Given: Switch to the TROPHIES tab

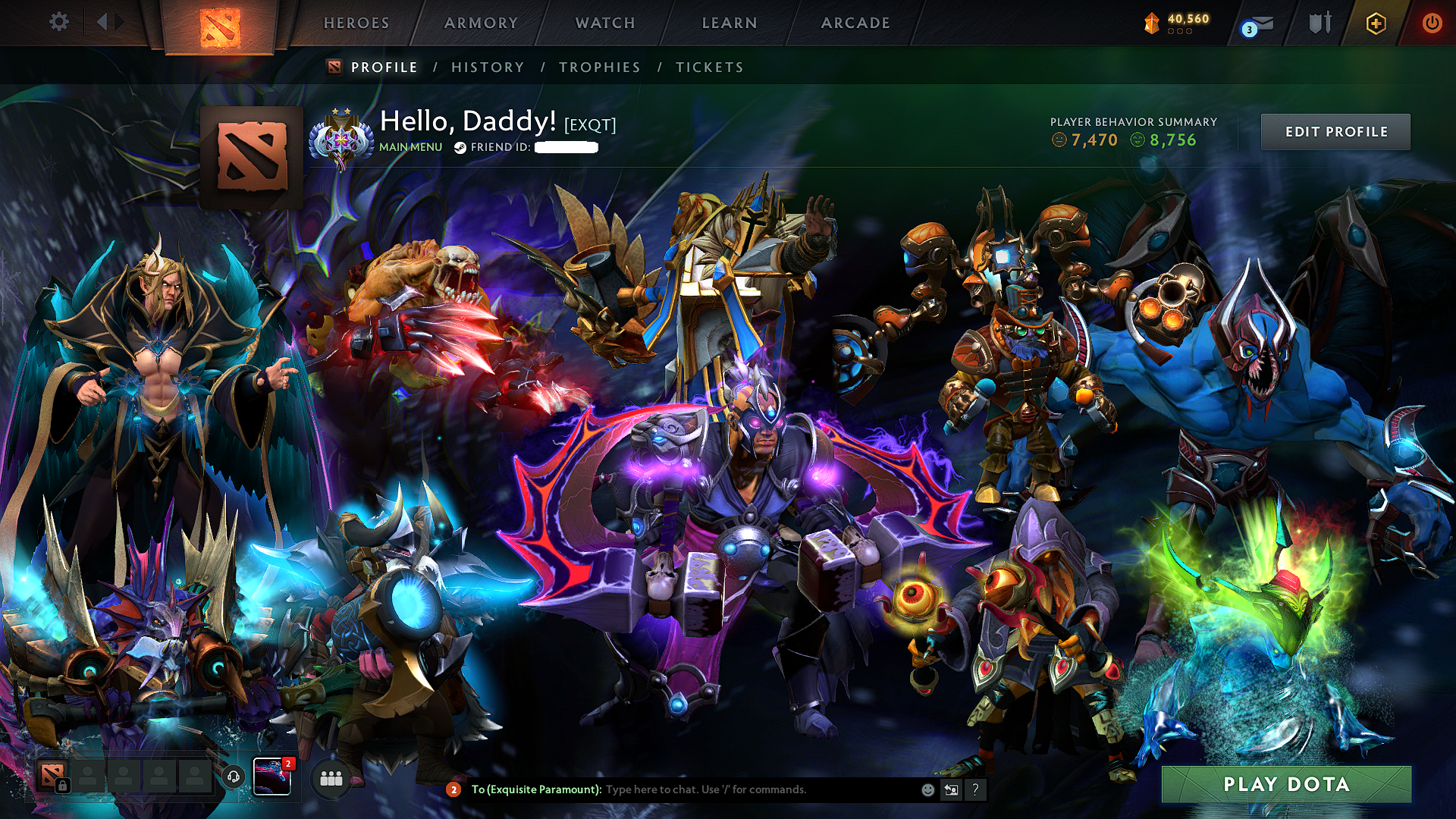Looking at the screenshot, I should click(x=600, y=67).
